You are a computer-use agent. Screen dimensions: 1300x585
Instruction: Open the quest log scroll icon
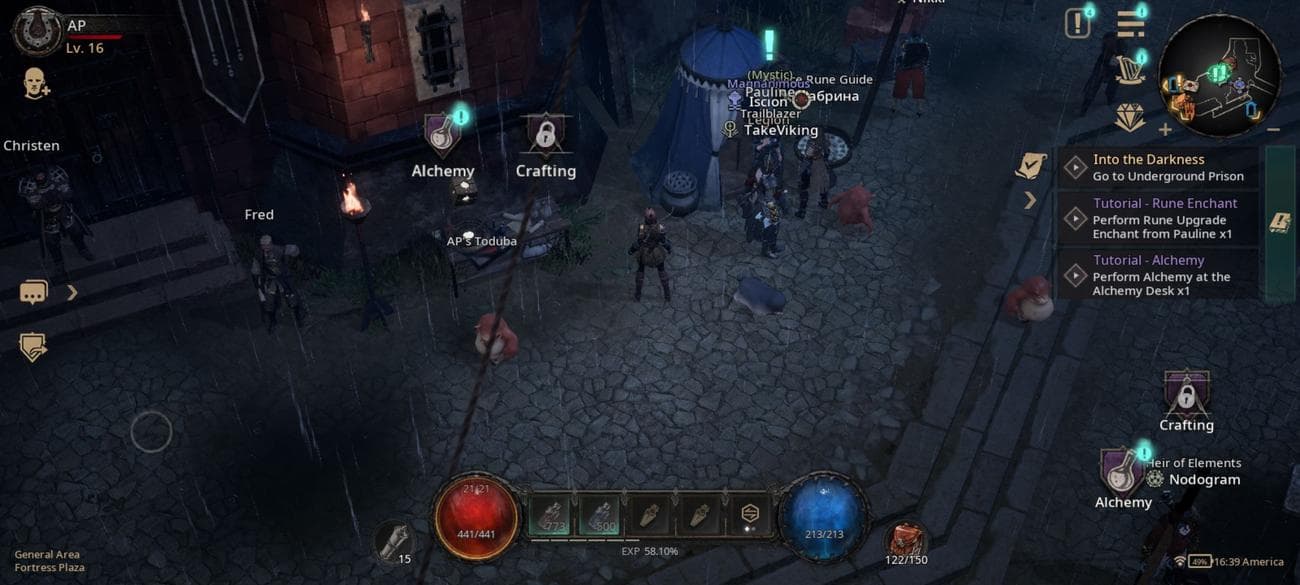pyautogui.click(x=1030, y=166)
